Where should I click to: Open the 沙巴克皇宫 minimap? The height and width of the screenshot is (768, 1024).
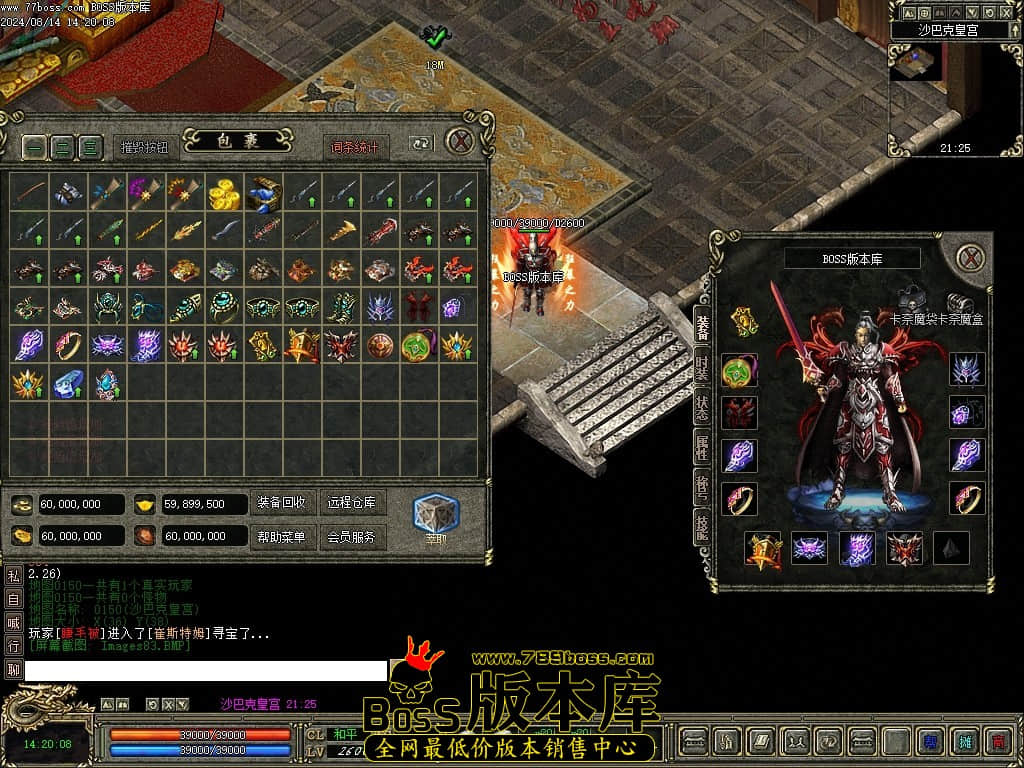(x=918, y=64)
